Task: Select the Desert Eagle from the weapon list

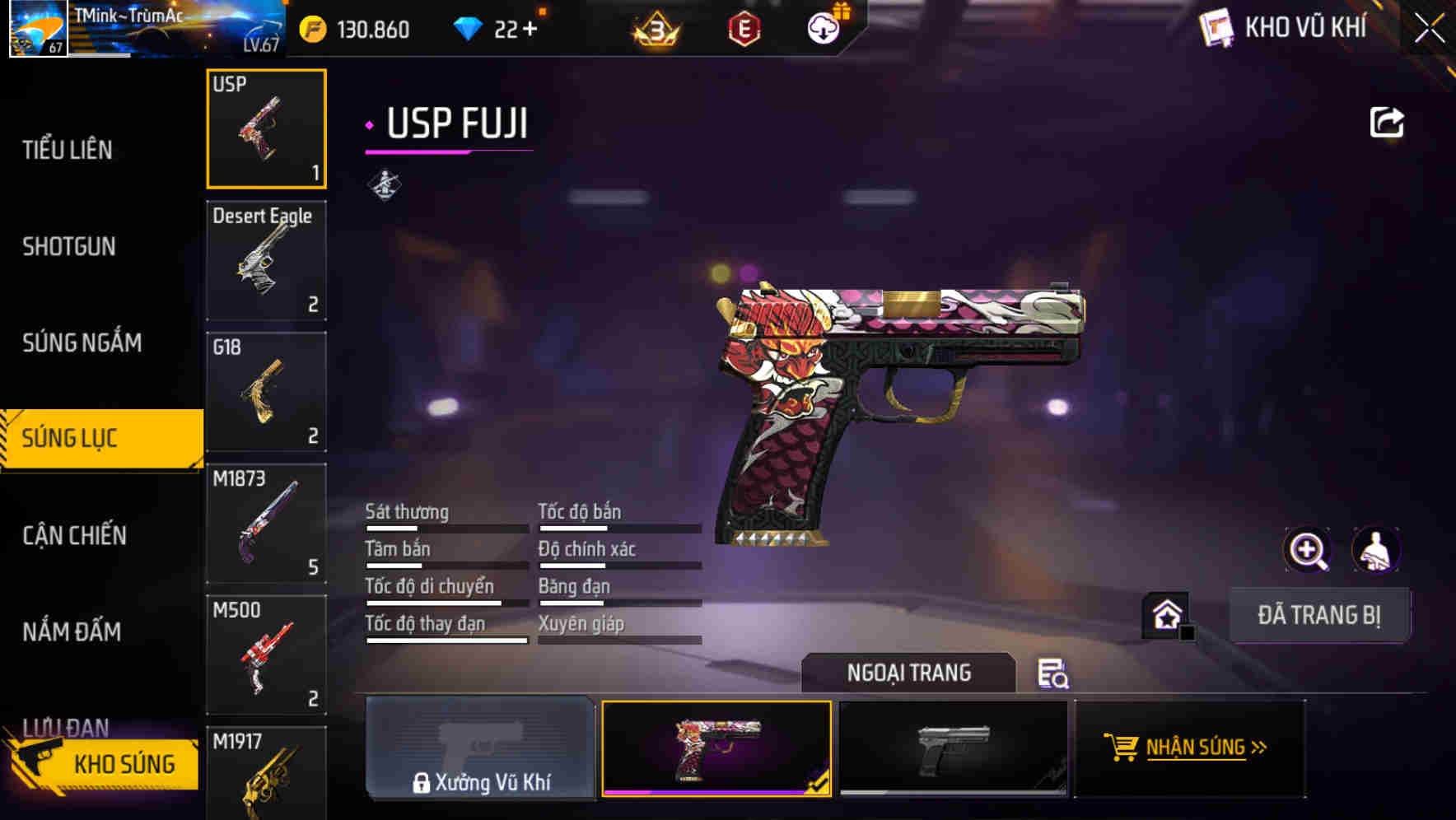Action: pos(266,259)
